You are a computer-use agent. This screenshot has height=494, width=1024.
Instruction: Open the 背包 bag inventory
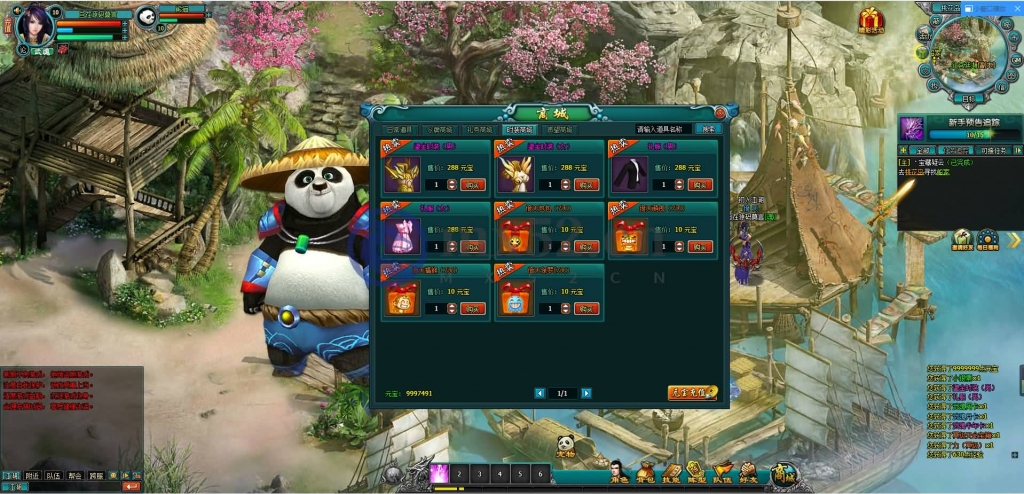646,473
